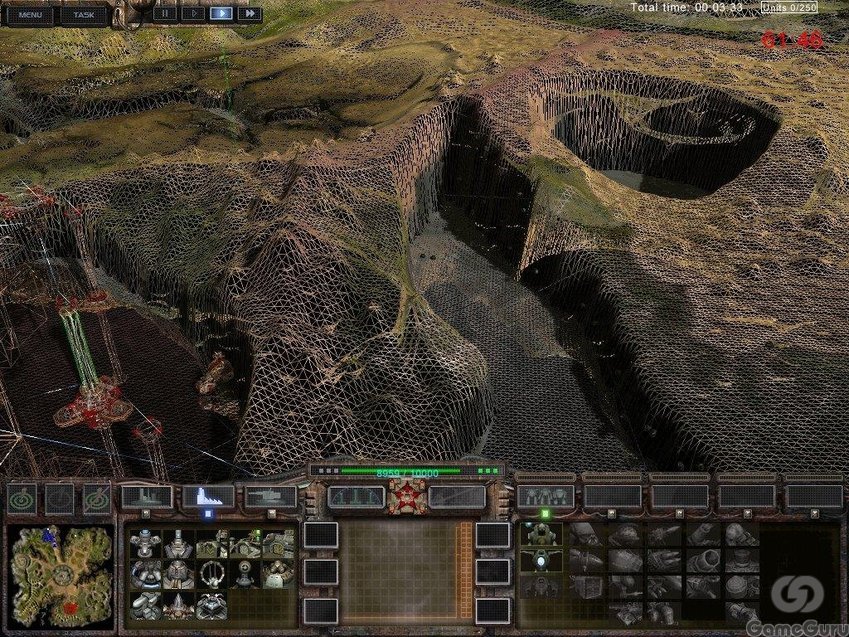Switch to fast-forward speed

(249, 14)
